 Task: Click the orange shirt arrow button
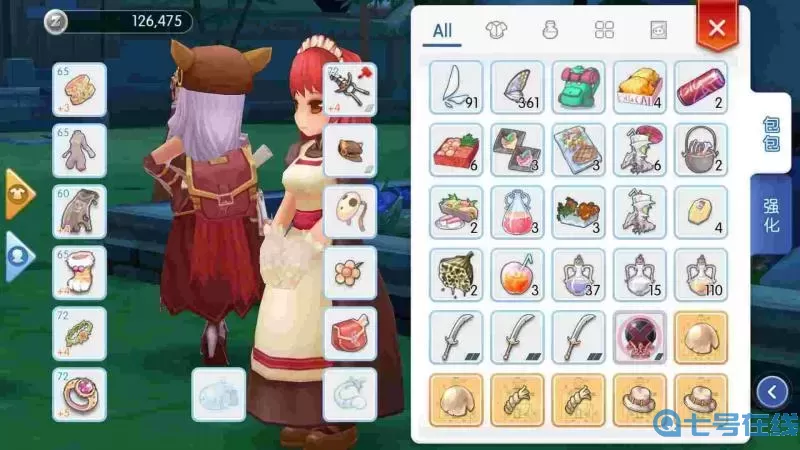[x=20, y=193]
